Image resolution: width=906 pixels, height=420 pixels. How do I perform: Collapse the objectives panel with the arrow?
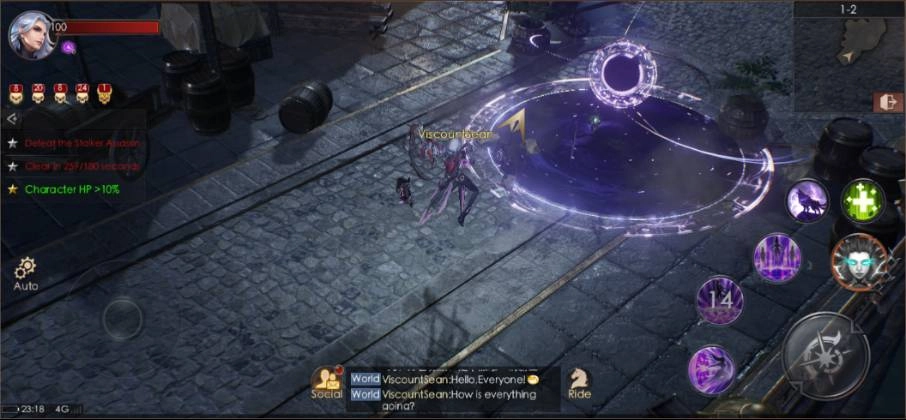pyautogui.click(x=12, y=118)
